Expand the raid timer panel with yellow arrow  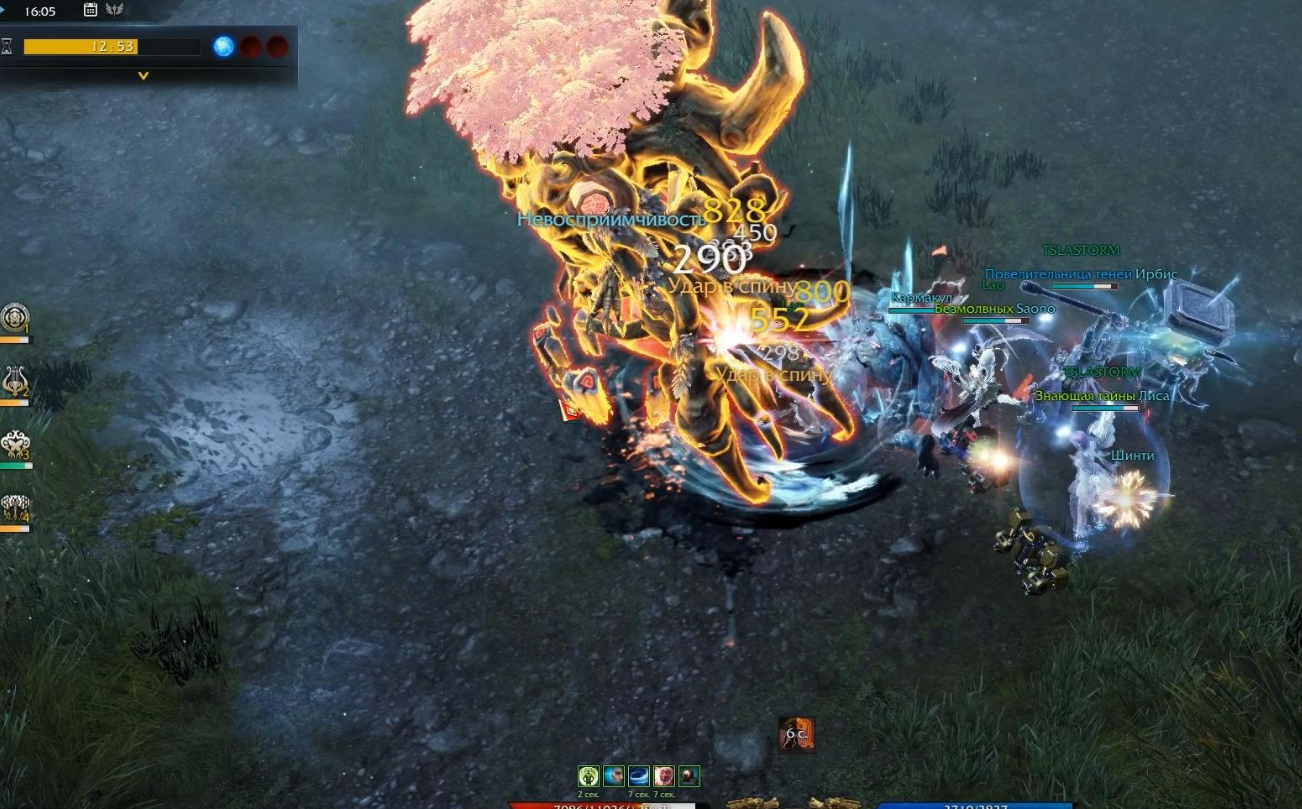coord(143,76)
